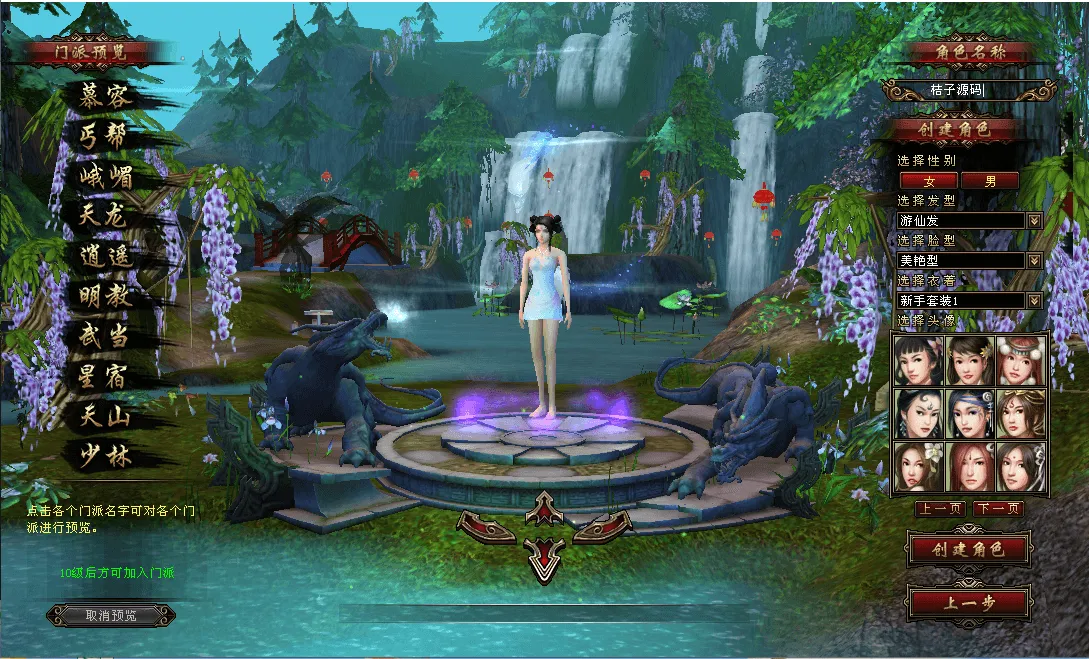
Task: Select the 少林 sect preview
Action: [x=106, y=455]
